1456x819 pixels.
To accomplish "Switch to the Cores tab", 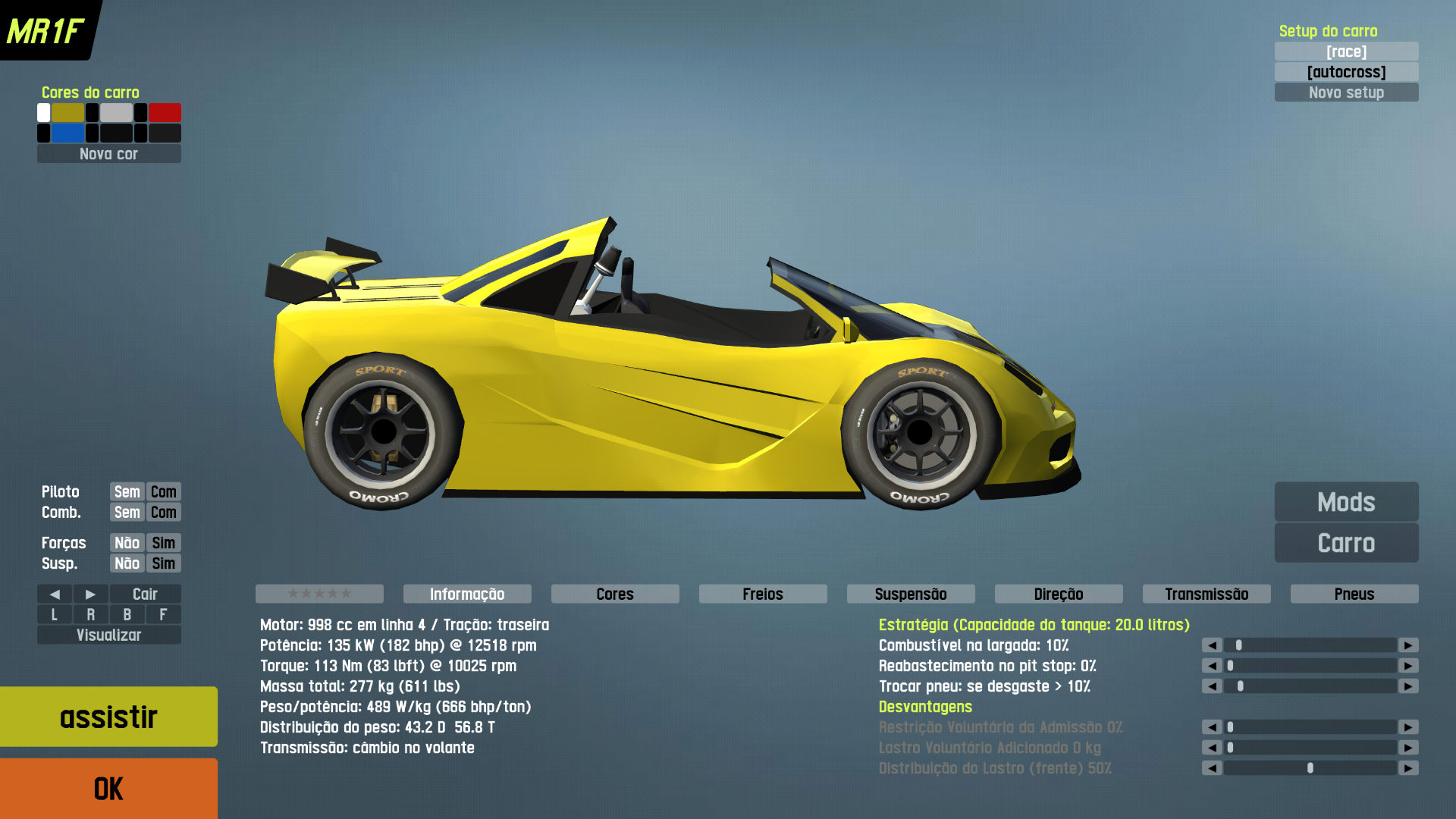I will point(614,594).
